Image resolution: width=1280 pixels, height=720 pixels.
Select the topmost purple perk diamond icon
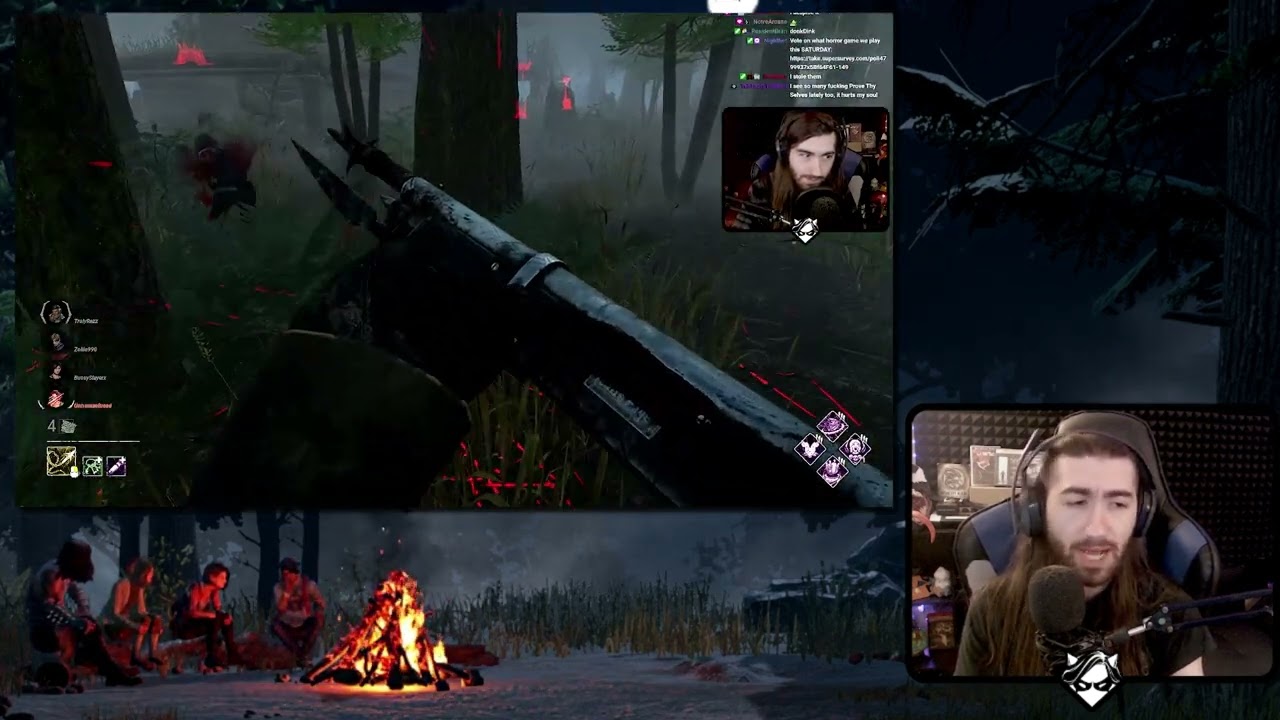(832, 425)
